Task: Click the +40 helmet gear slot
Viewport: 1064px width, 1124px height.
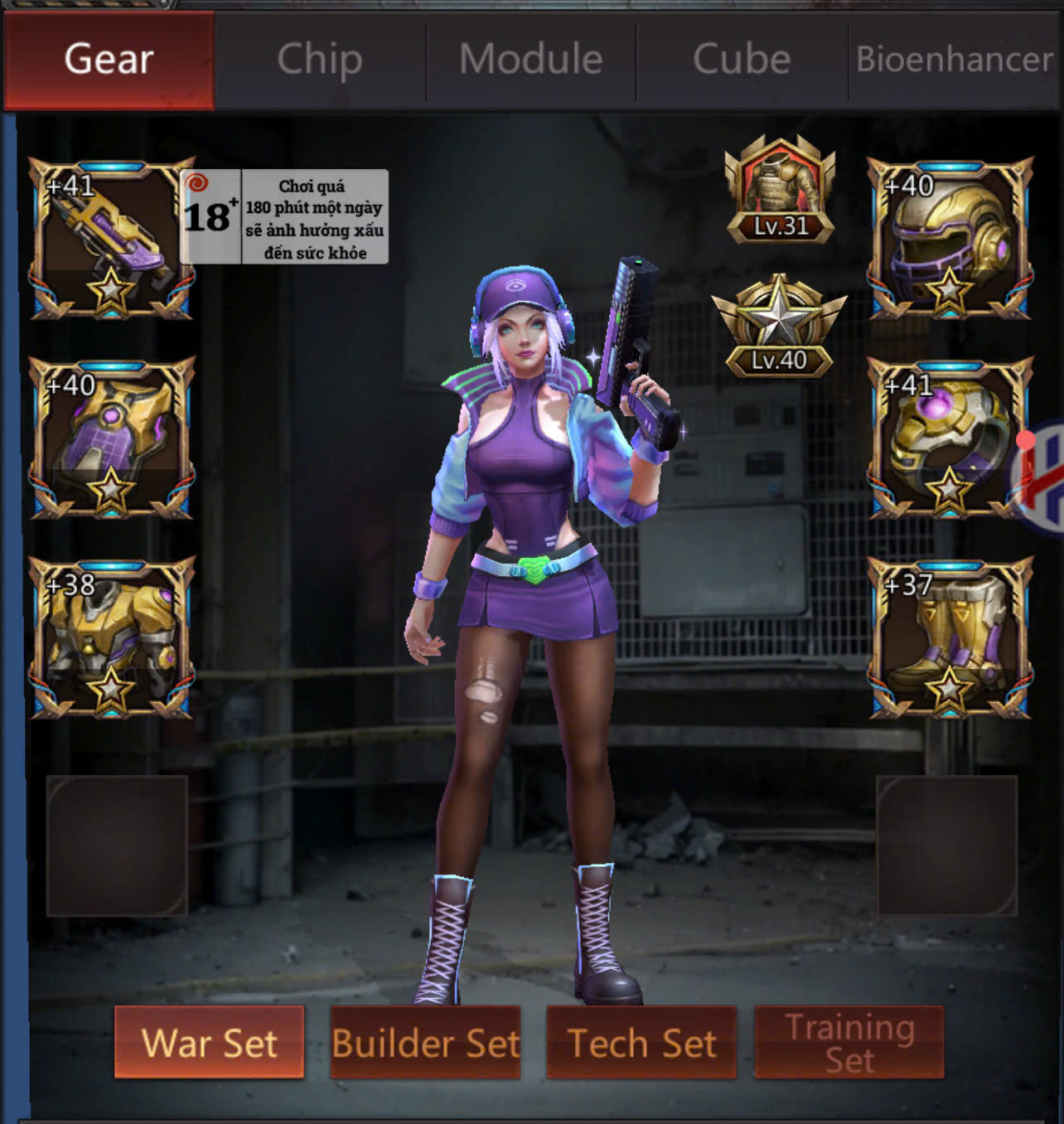Action: click(950, 239)
